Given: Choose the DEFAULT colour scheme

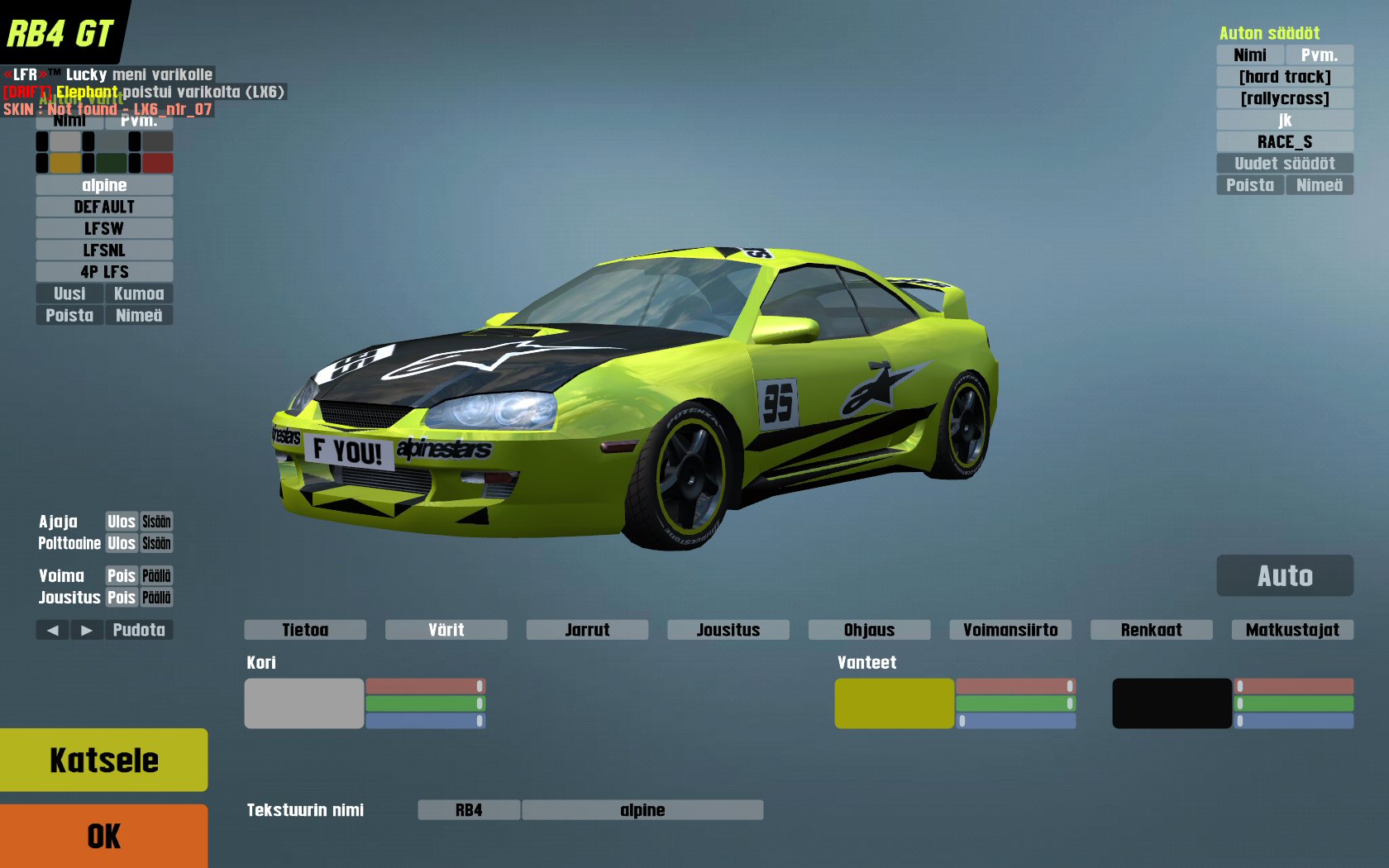Looking at the screenshot, I should [x=104, y=207].
